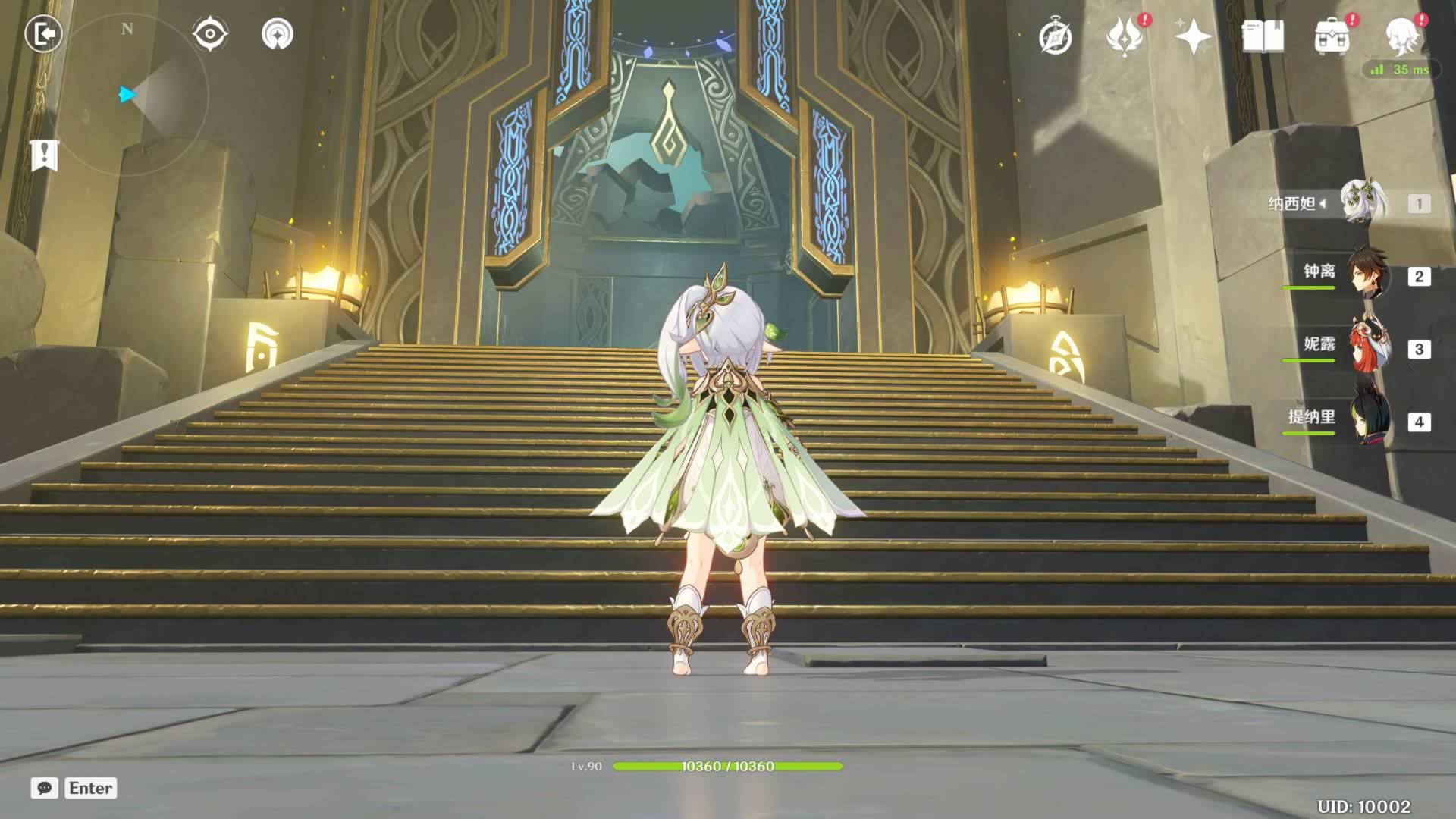Image resolution: width=1456 pixels, height=819 pixels.
Task: Open the winged emblem events icon
Action: click(1125, 36)
